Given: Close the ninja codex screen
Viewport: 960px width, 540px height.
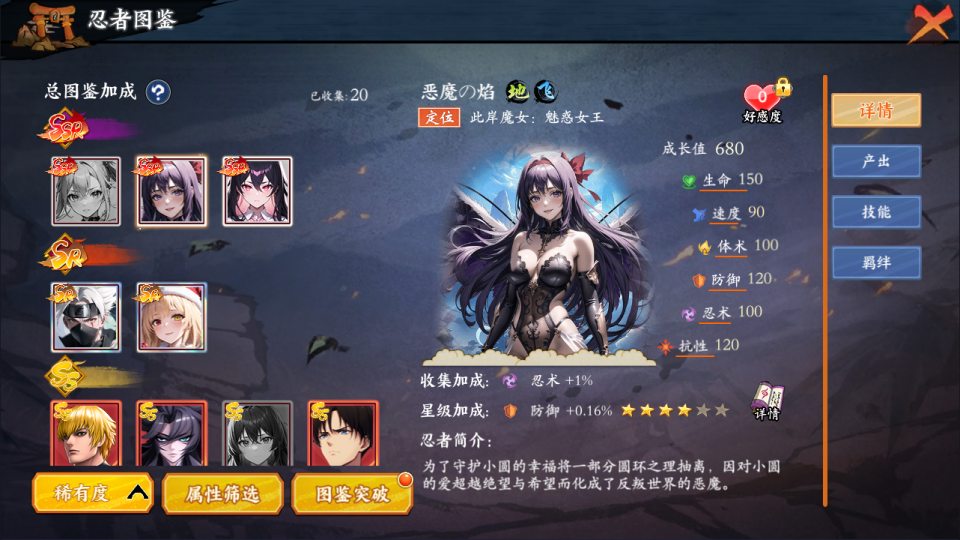Looking at the screenshot, I should [929, 22].
